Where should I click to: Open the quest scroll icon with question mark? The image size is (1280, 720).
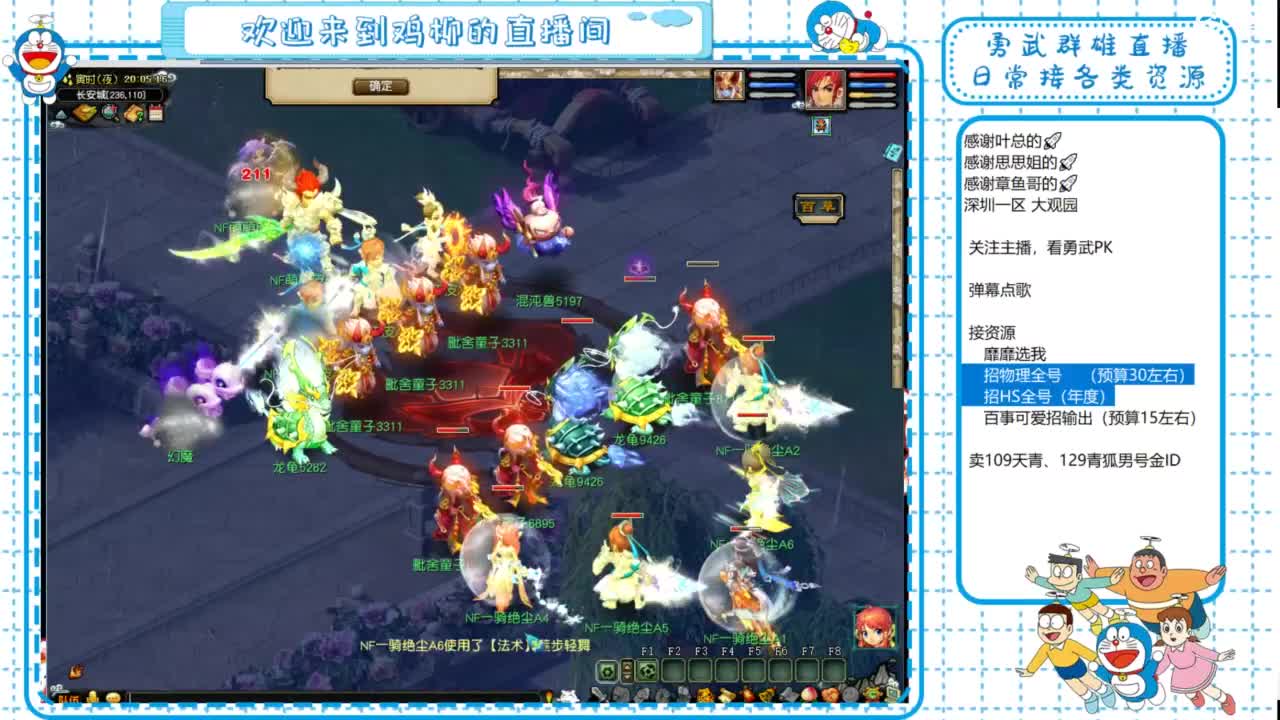[x=135, y=112]
